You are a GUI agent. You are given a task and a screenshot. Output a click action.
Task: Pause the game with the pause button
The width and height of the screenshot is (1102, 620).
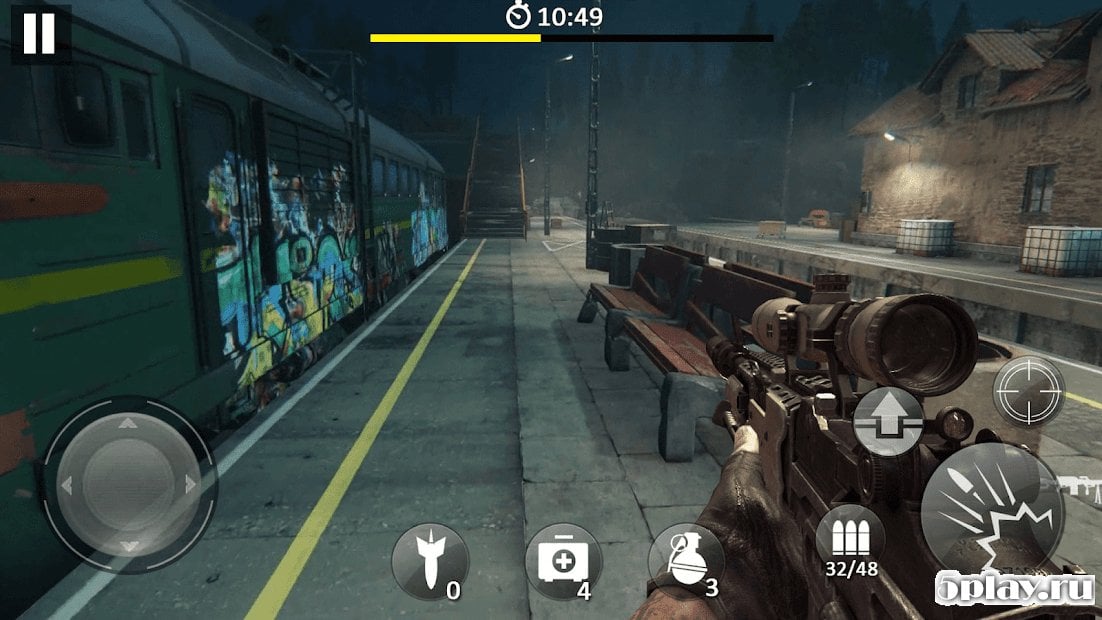point(39,33)
